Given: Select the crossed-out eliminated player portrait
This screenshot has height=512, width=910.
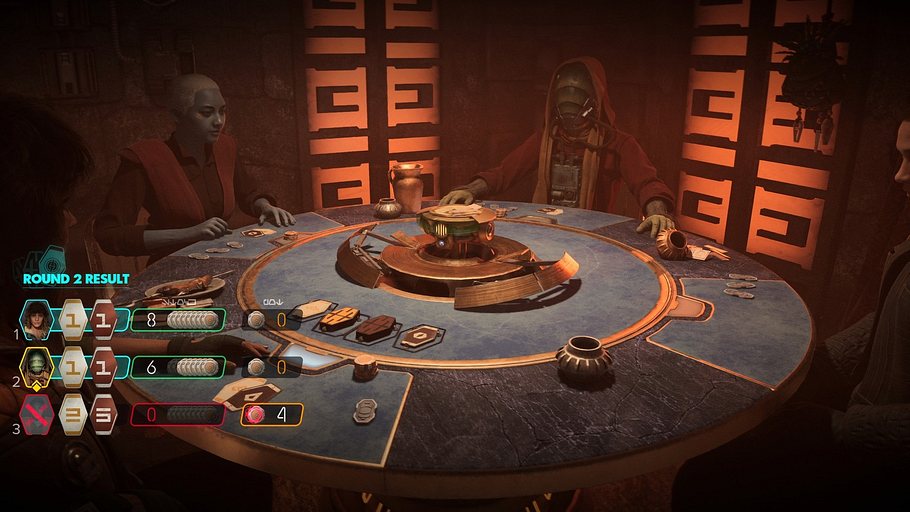Looking at the screenshot, I should pos(37,414).
